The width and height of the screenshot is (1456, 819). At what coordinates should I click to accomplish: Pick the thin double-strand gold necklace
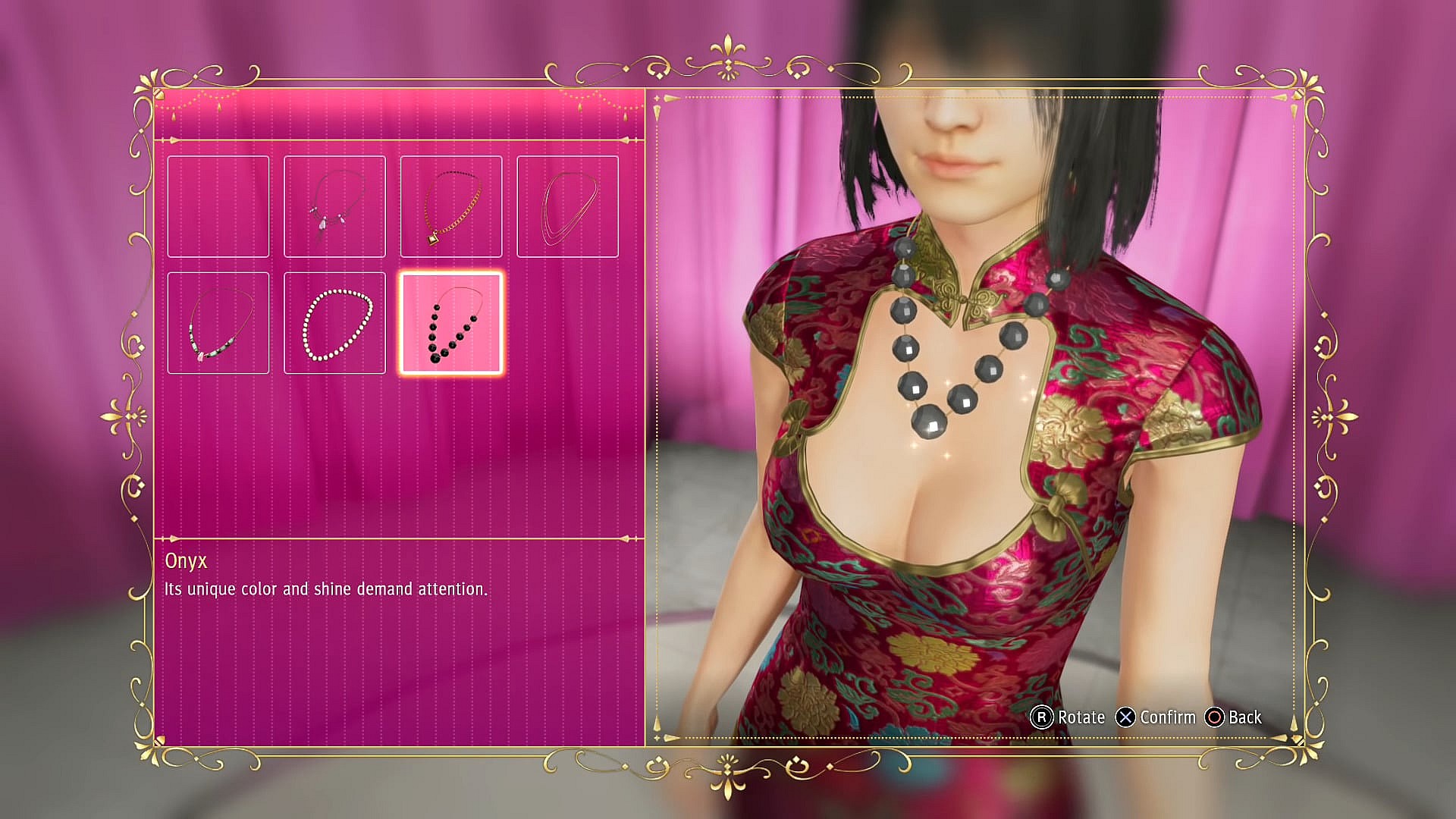coord(568,206)
